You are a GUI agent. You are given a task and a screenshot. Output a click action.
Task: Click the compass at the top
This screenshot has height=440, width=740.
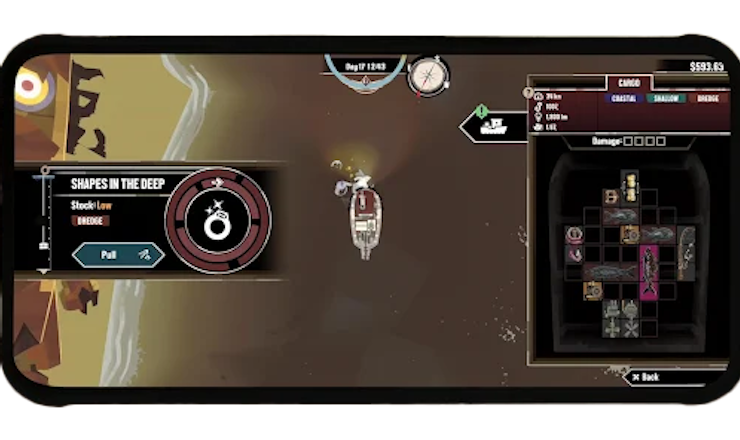coord(428,75)
